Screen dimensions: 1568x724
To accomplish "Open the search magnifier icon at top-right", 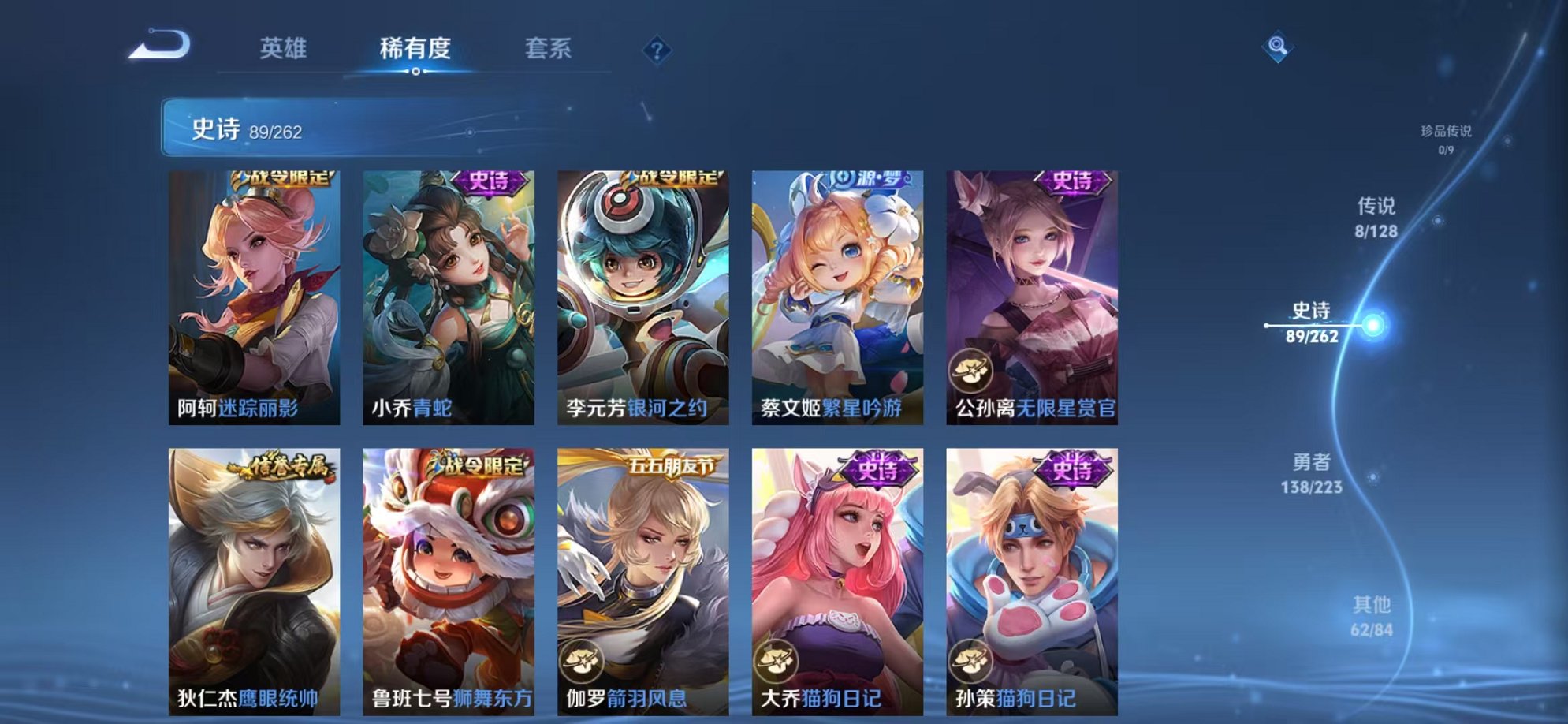I will (1277, 45).
